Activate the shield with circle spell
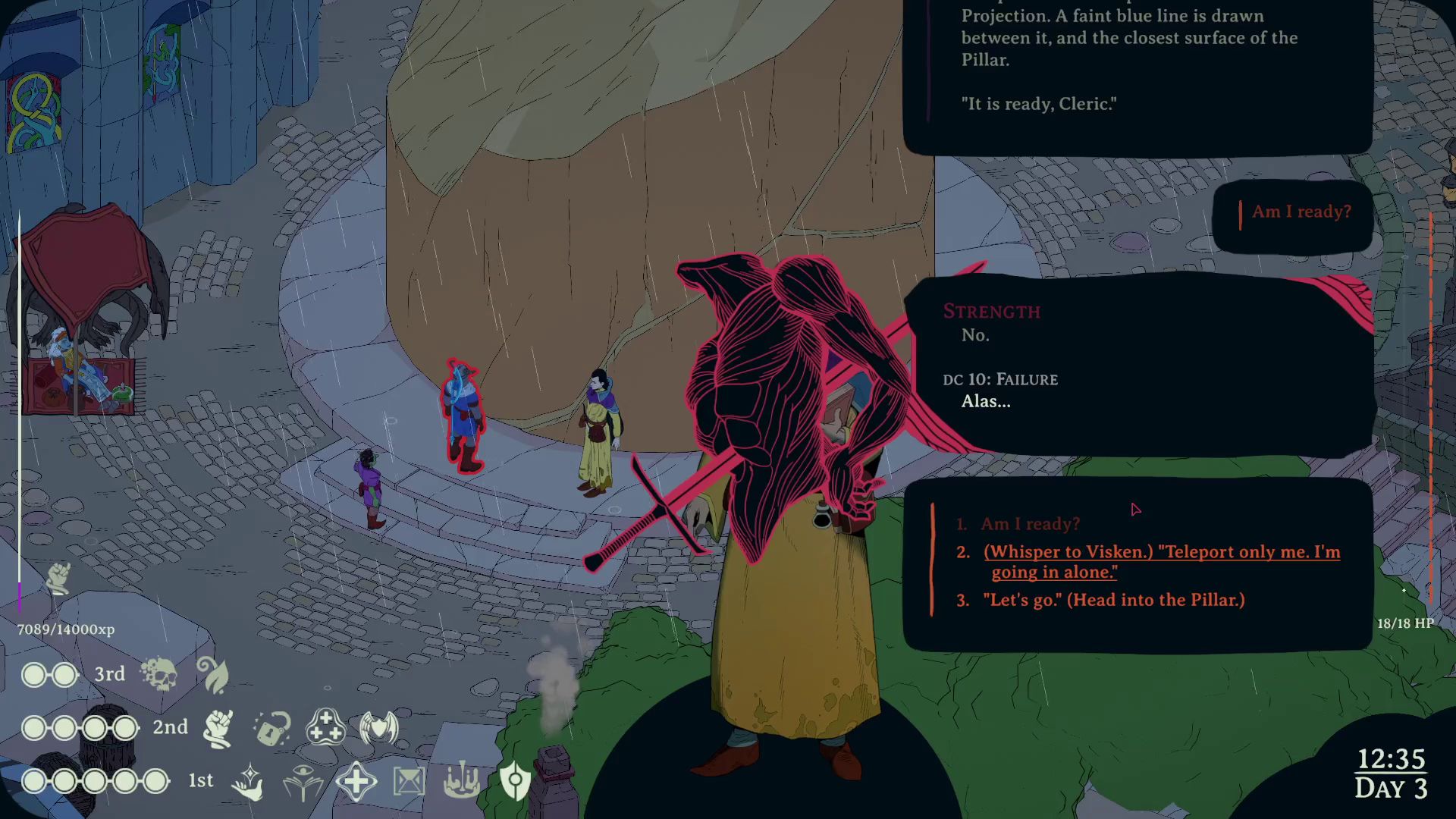Screen dimensions: 1456x819 click(x=515, y=781)
